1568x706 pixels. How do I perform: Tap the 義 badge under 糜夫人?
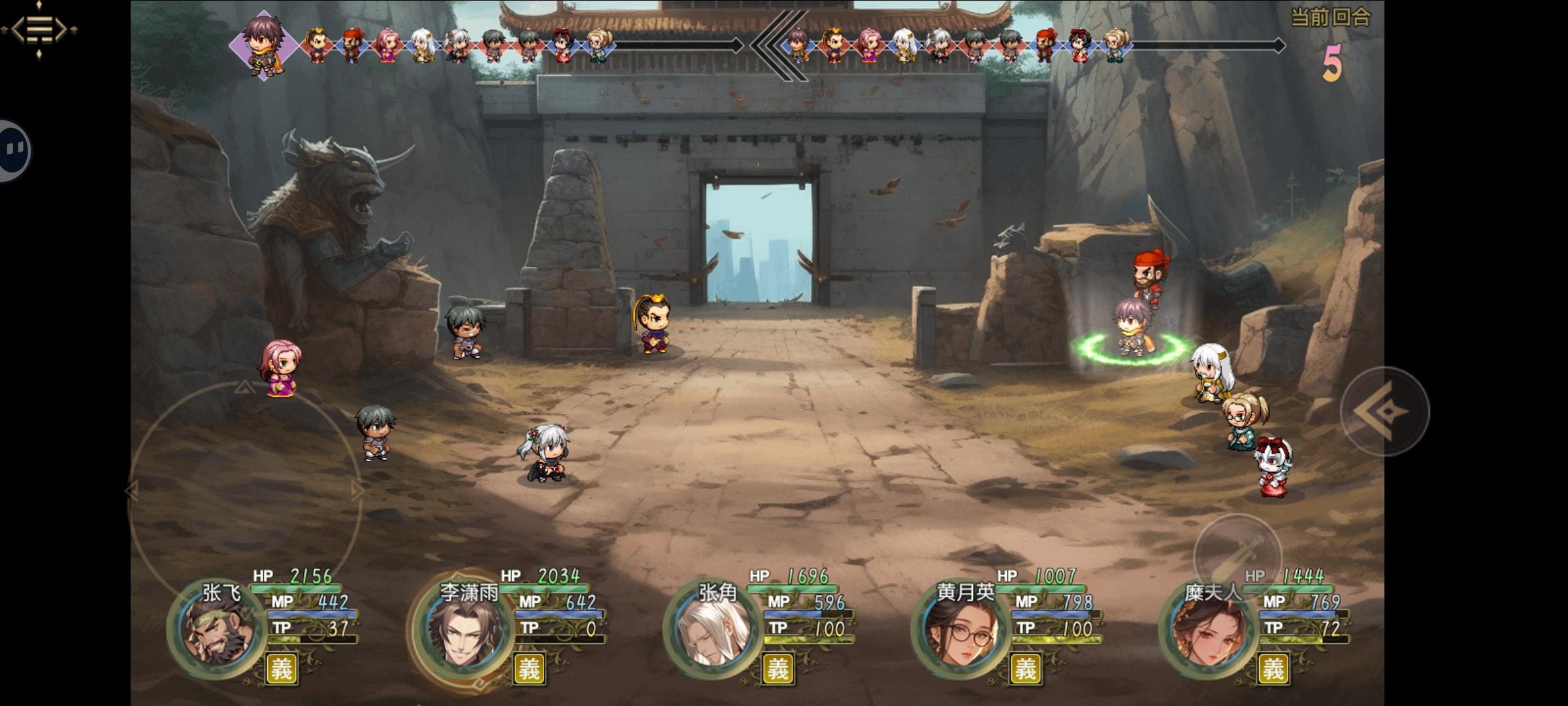[1273, 669]
